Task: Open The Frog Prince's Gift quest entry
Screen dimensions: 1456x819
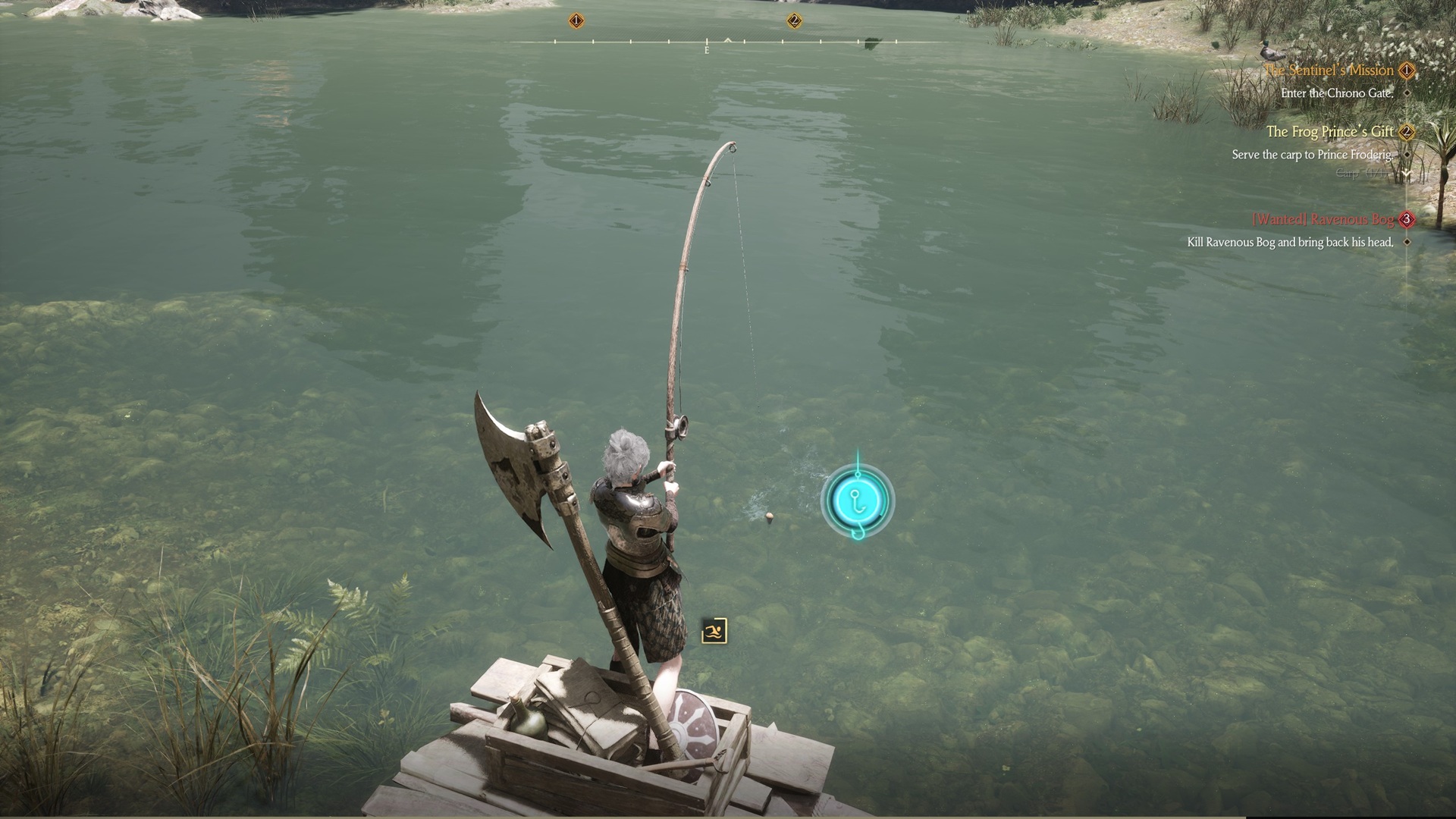Action: [1329, 132]
